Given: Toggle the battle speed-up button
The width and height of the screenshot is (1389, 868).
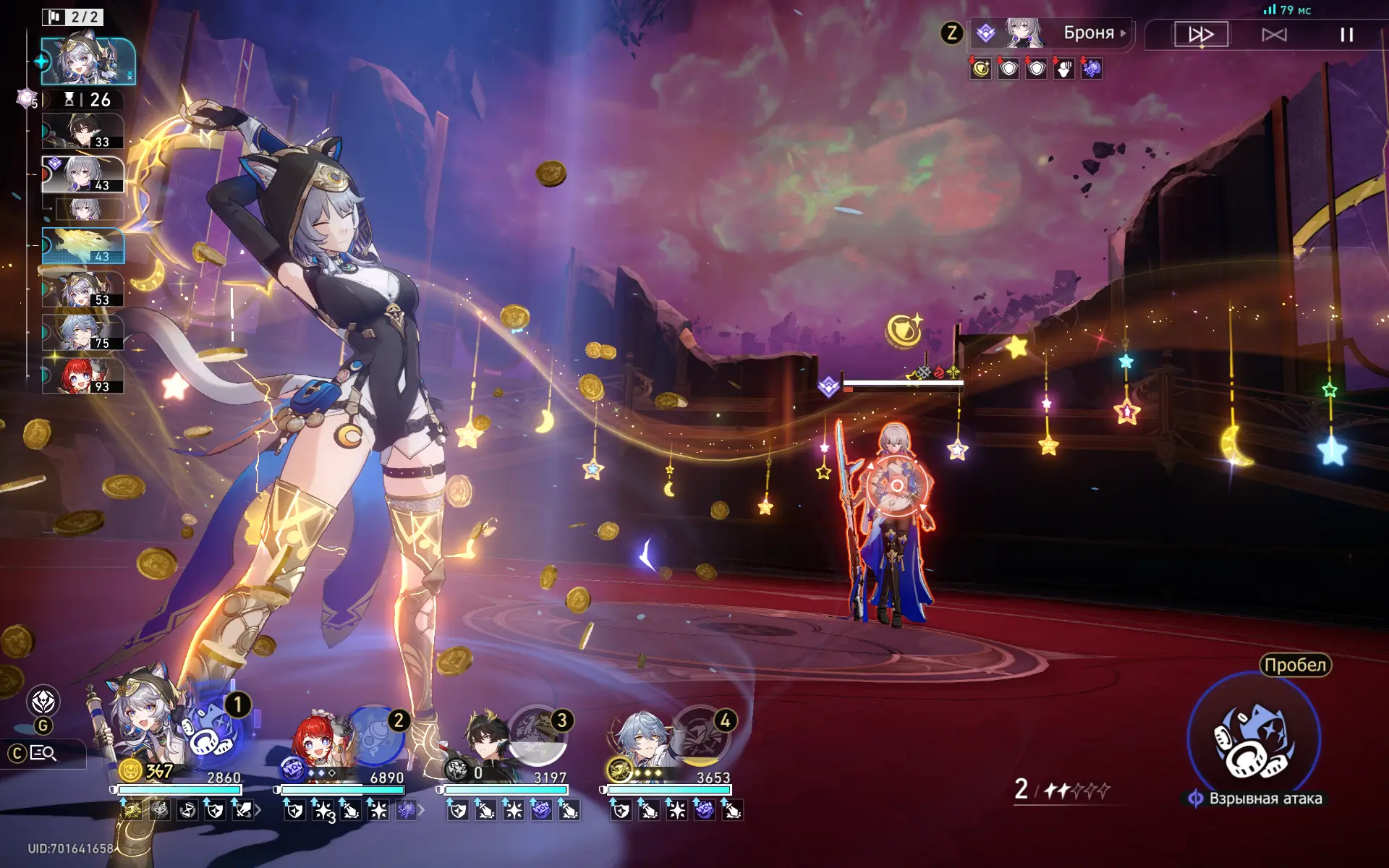Looking at the screenshot, I should 1201,35.
